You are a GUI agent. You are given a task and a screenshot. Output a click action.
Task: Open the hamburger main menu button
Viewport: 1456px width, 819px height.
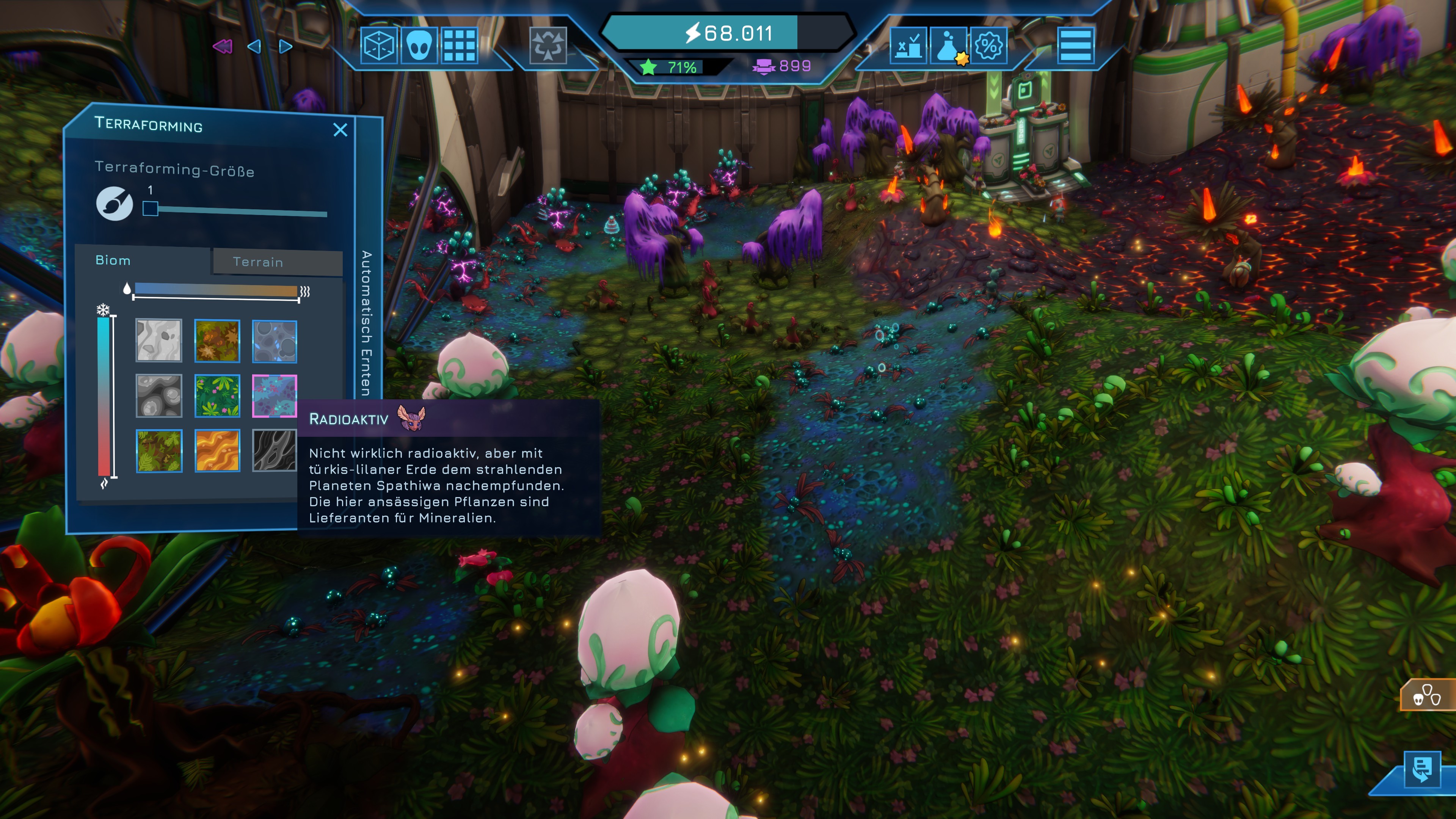(1076, 45)
